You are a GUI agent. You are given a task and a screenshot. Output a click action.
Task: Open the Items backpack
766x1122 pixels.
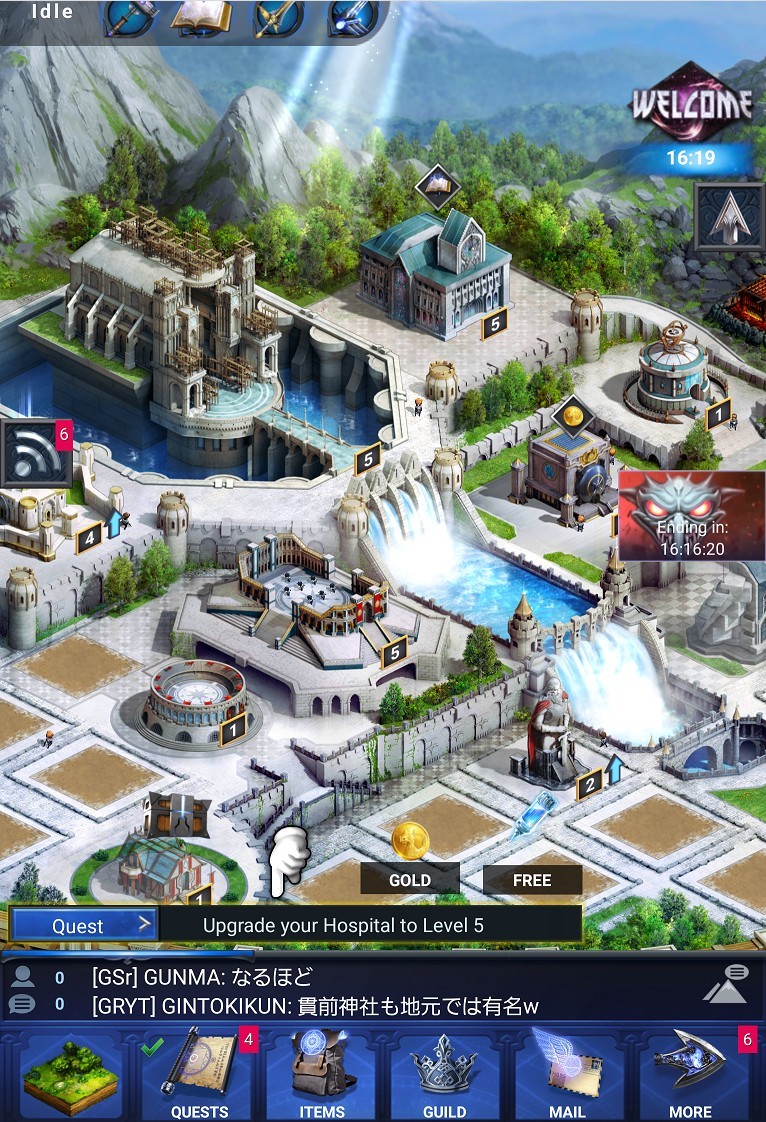pyautogui.click(x=322, y=1076)
